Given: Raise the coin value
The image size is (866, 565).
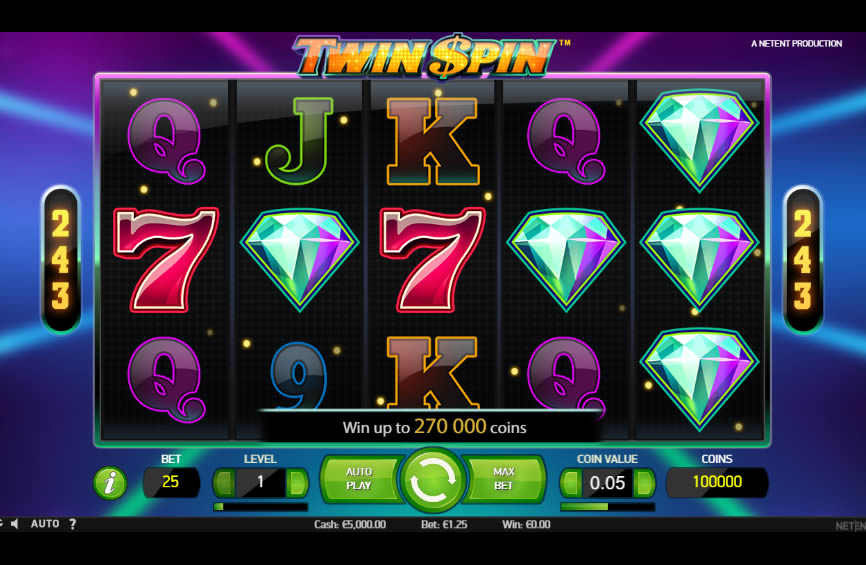Looking at the screenshot, I should [x=644, y=483].
